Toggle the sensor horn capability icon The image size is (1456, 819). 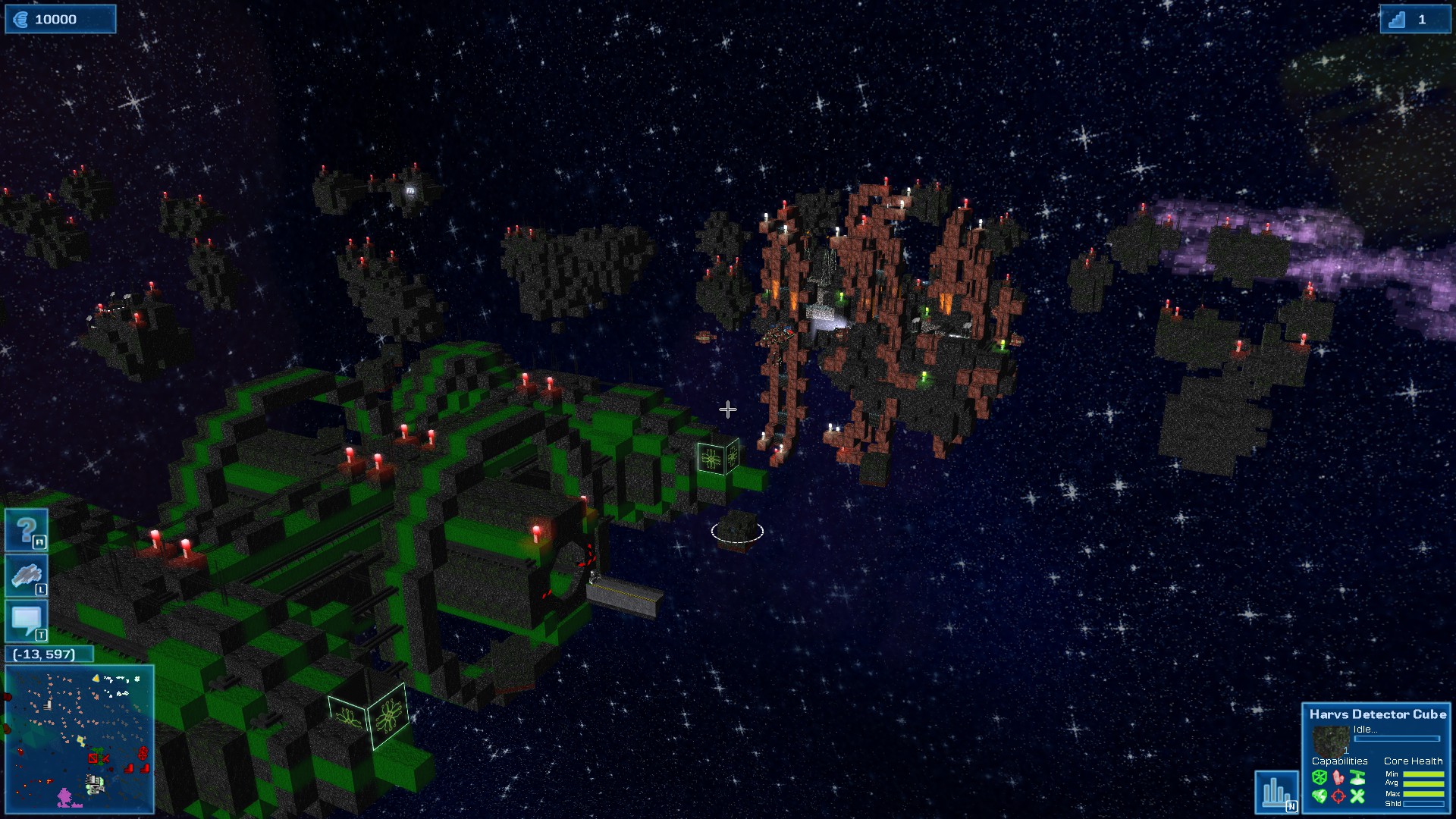coord(1357,777)
